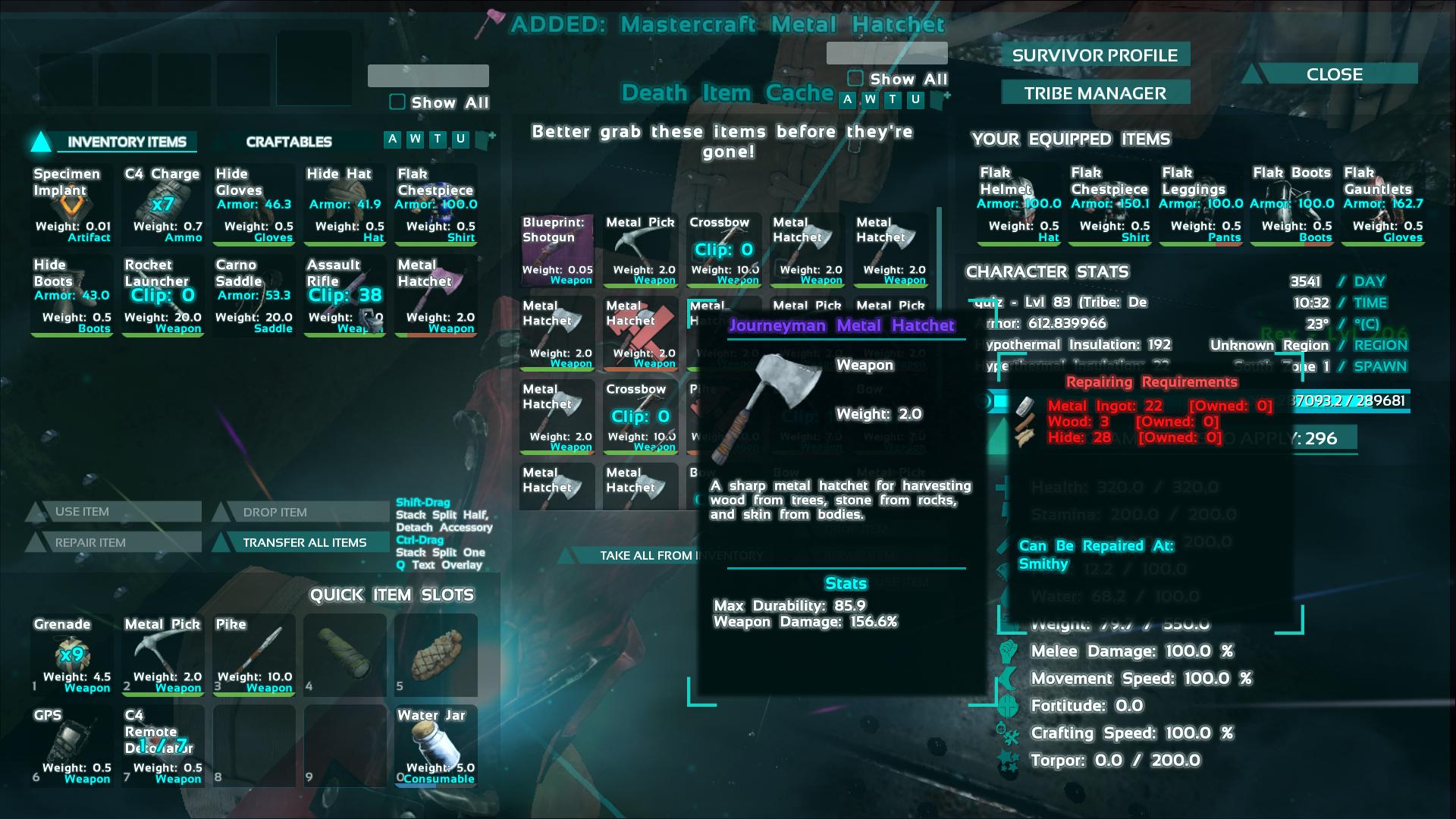Viewport: 1456px width, 819px height.
Task: Select the Inventory Items tab
Action: 126,142
